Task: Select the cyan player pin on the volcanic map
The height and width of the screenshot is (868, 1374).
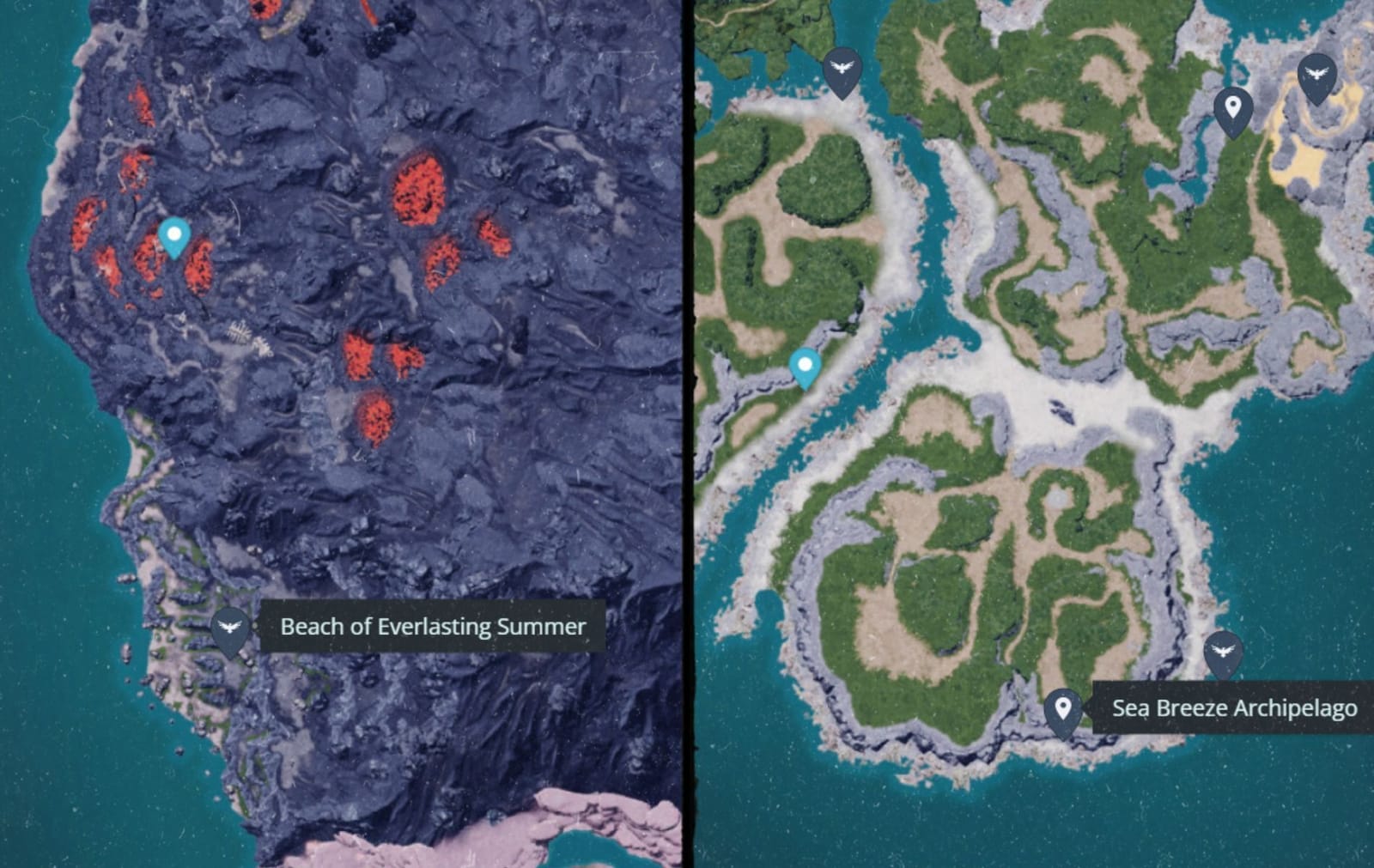Action: click(173, 234)
